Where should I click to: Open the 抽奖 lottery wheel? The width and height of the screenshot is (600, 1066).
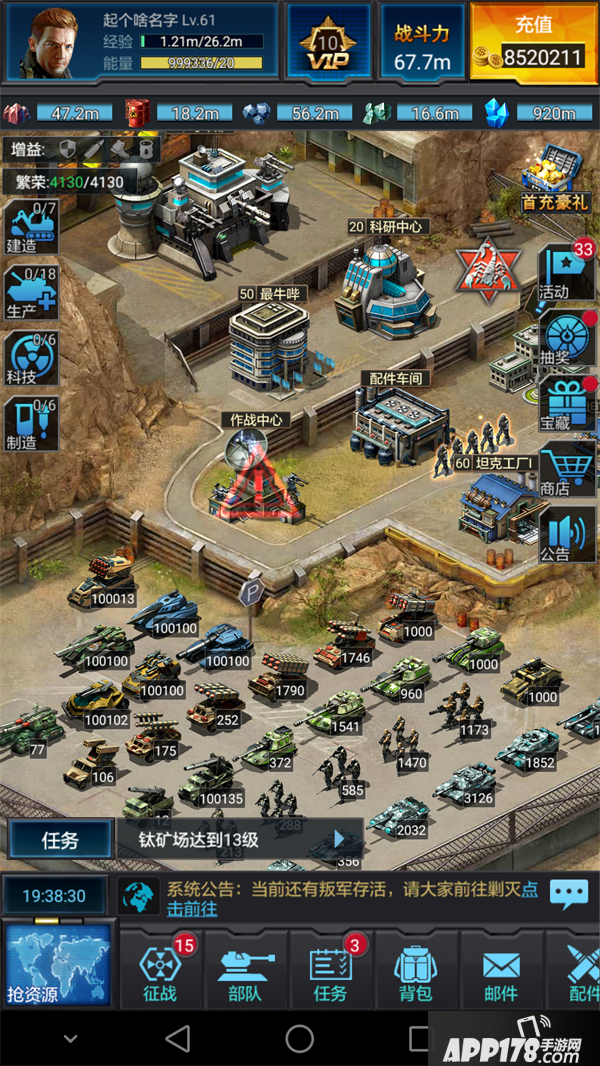pos(566,338)
